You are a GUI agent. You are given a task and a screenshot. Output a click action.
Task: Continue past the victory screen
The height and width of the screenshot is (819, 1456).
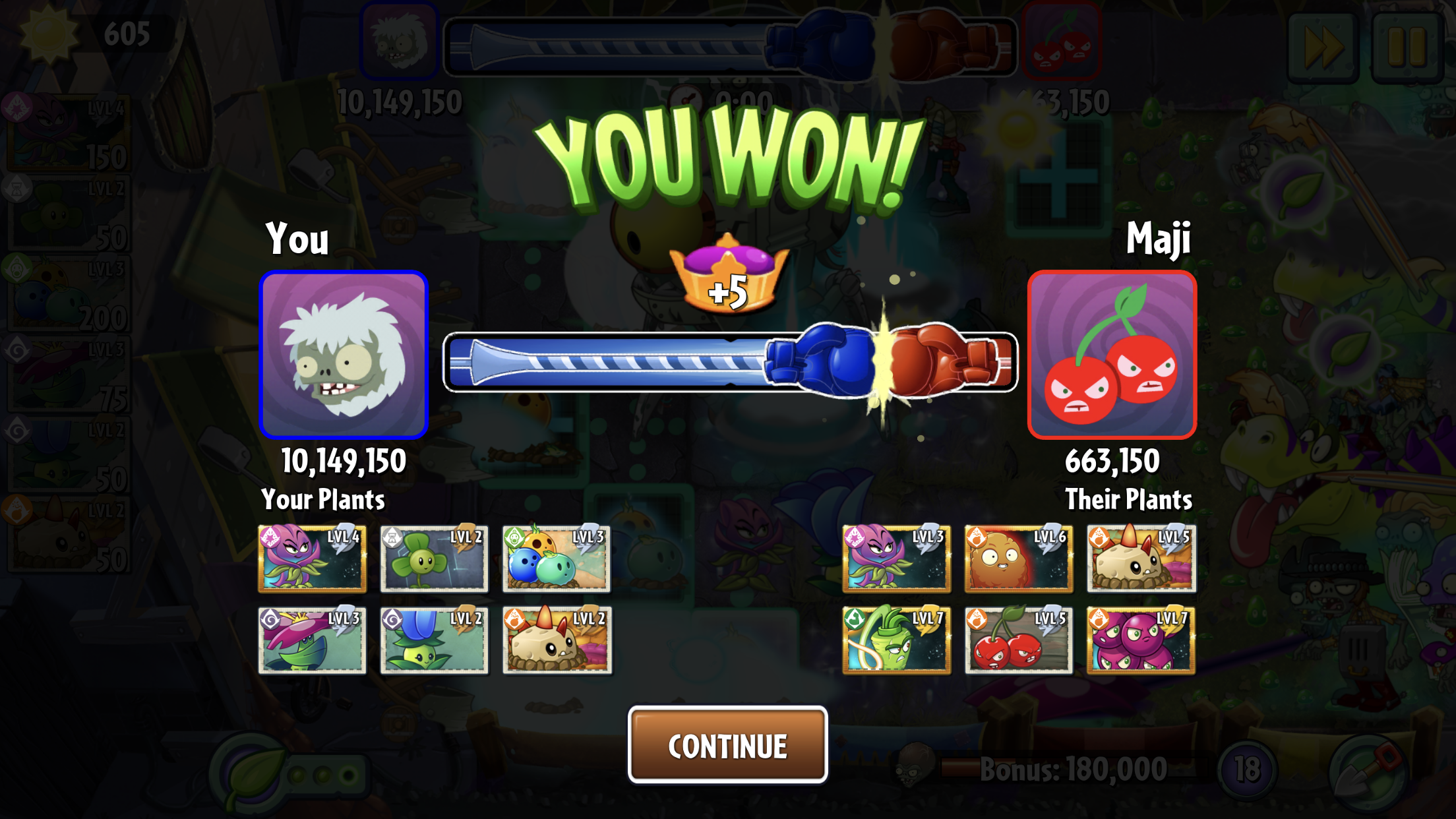click(x=727, y=745)
